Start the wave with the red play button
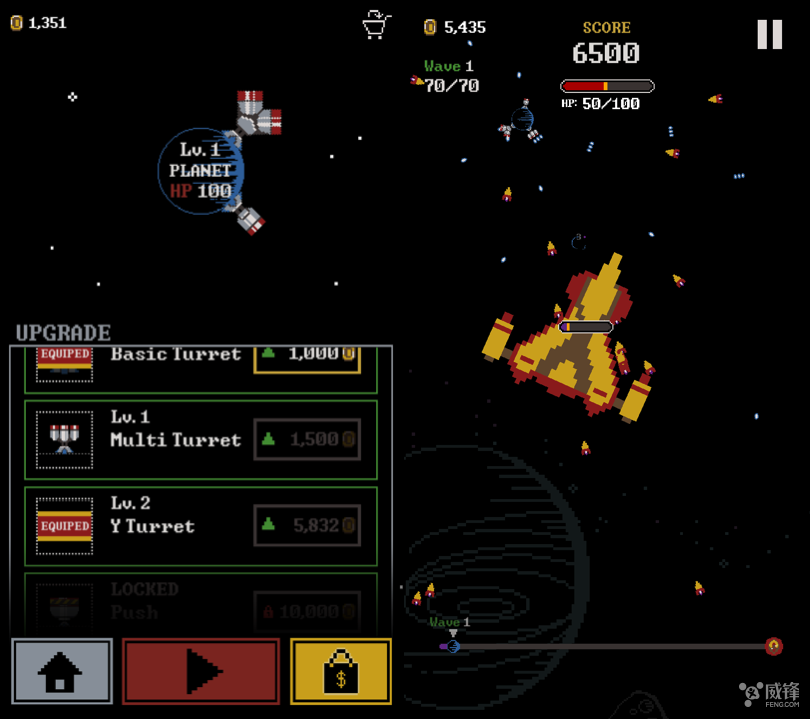This screenshot has height=719, width=810. [201, 671]
